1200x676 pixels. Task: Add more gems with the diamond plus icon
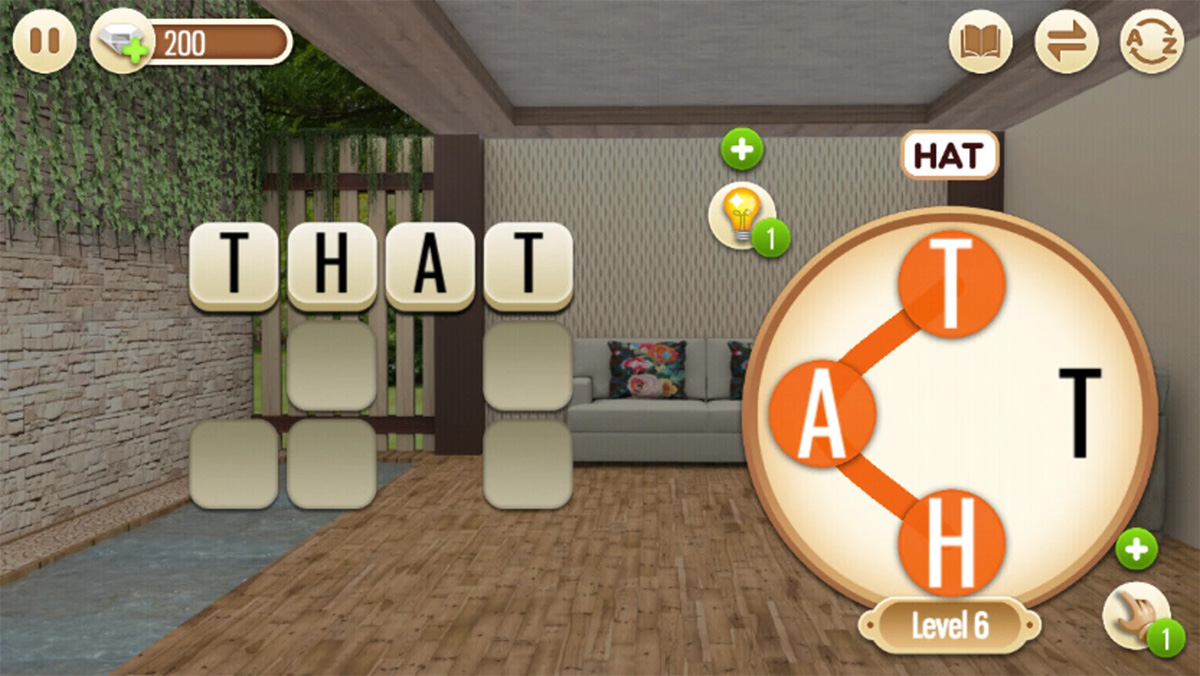(x=121, y=43)
